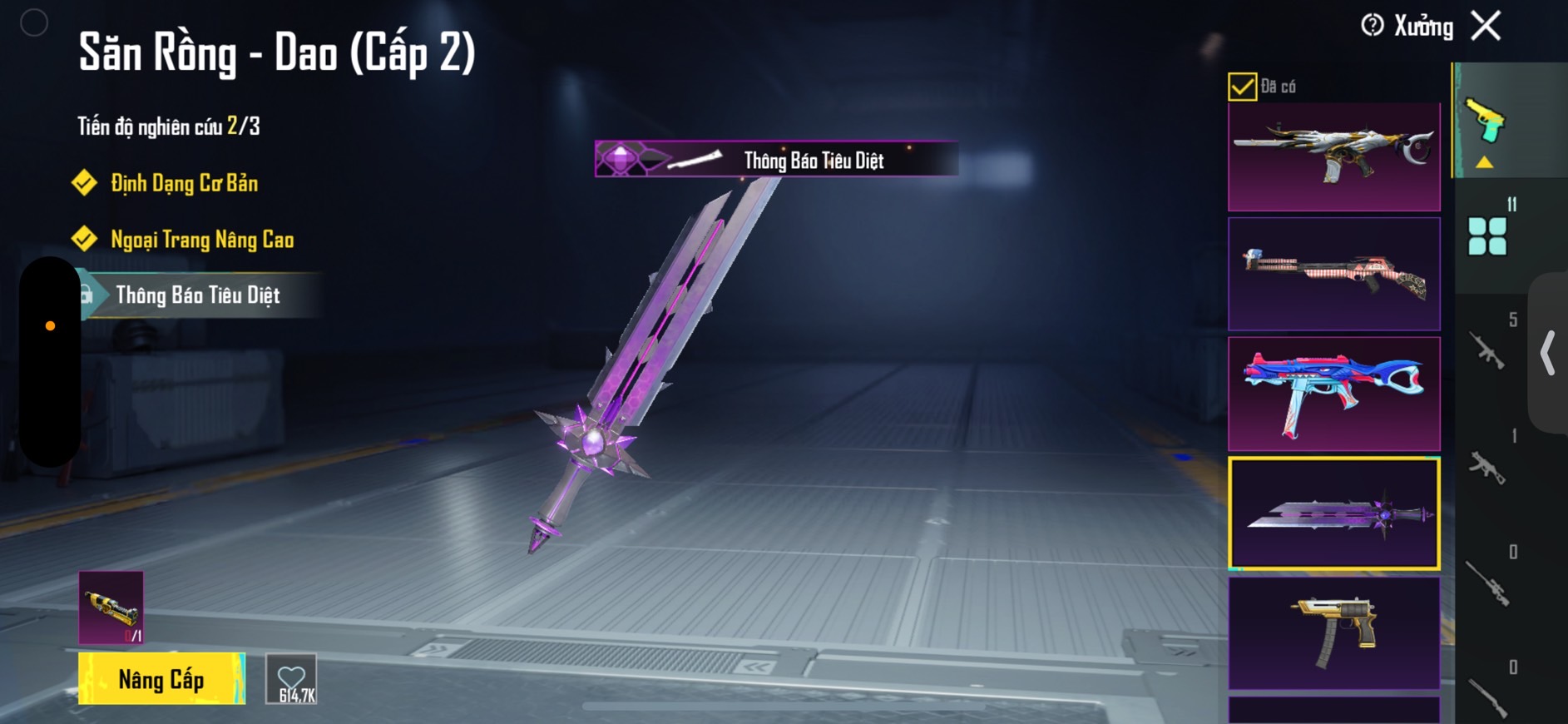Toggle the Đã có owned filter checkbox
1568x724 pixels.
(1242, 87)
